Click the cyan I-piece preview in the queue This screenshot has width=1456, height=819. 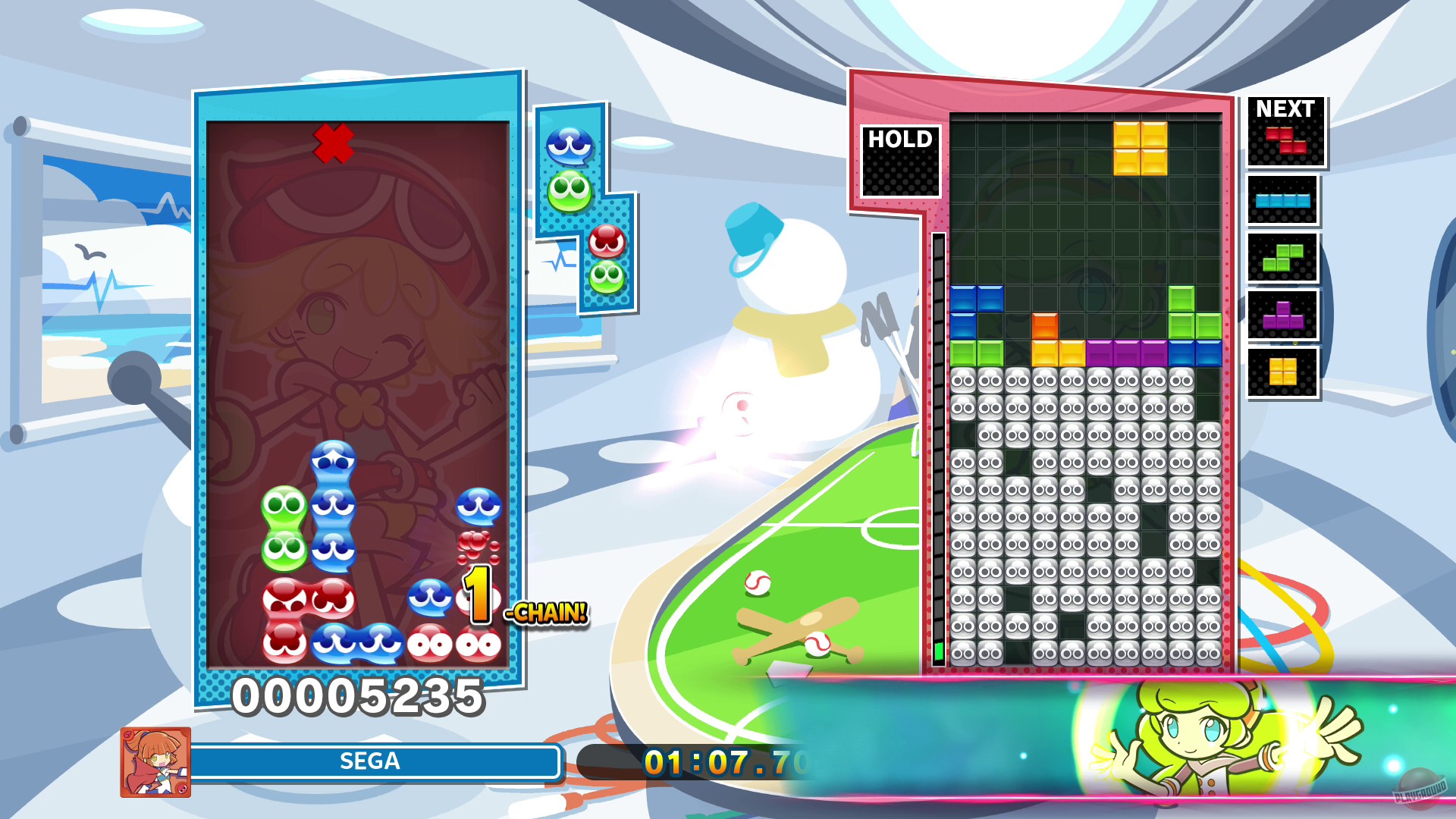(x=1282, y=201)
